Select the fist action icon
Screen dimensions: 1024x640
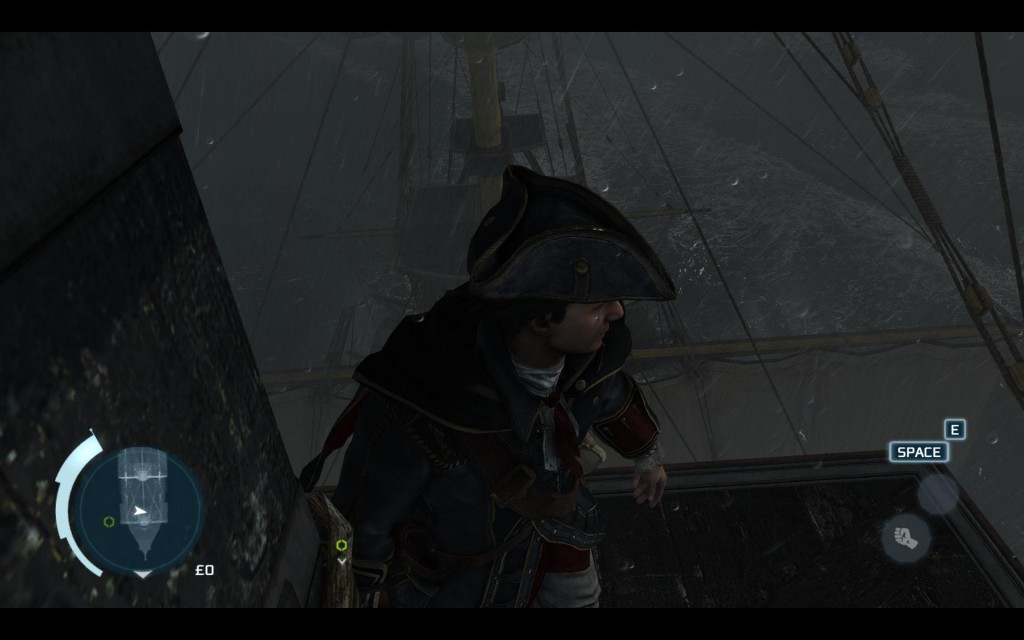pyautogui.click(x=905, y=538)
